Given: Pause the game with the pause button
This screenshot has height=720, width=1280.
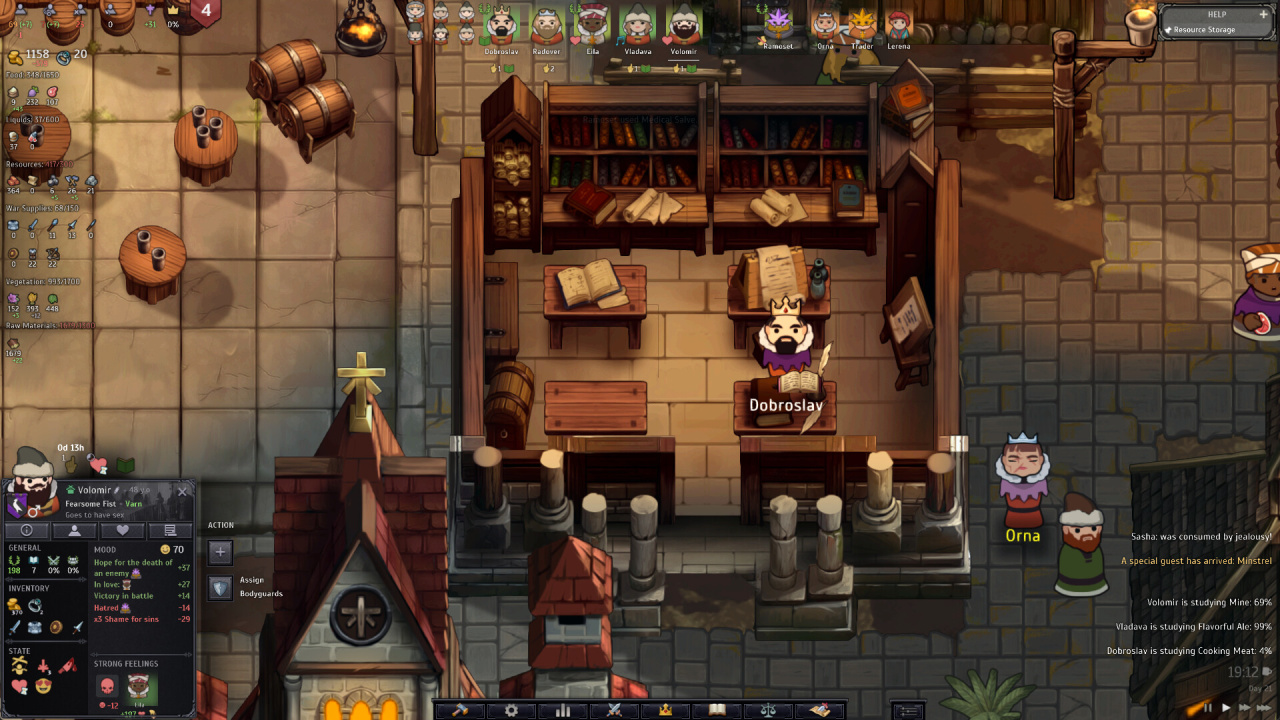Looking at the screenshot, I should tap(1207, 708).
